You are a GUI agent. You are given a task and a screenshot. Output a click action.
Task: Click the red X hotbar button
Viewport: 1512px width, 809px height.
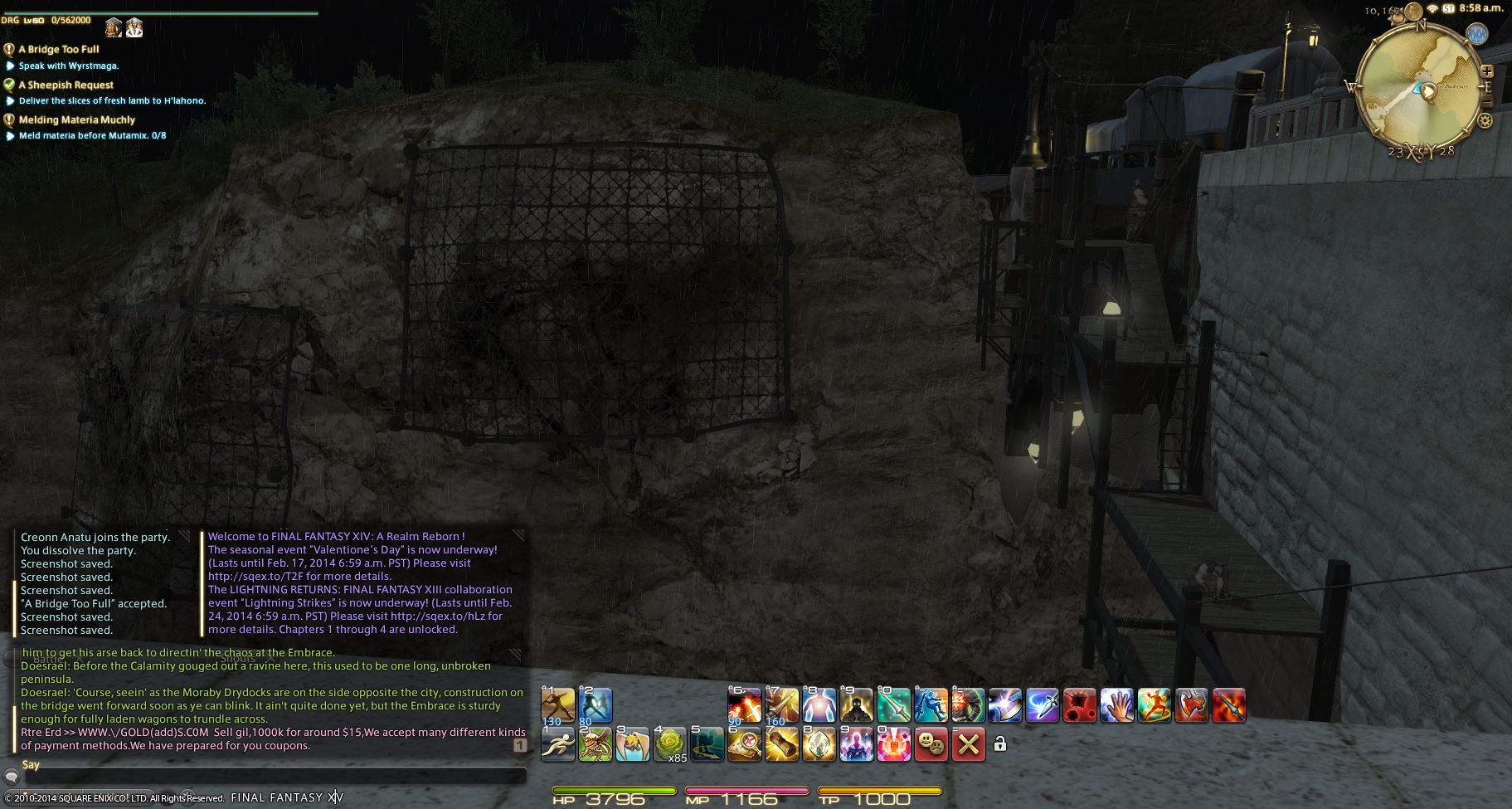pyautogui.click(x=968, y=744)
